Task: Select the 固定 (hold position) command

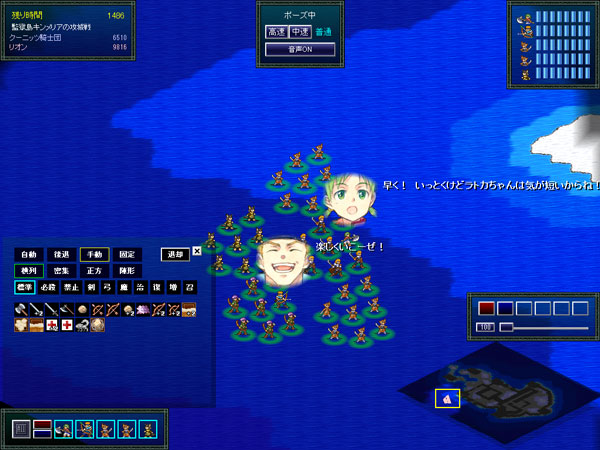Action: (126, 254)
